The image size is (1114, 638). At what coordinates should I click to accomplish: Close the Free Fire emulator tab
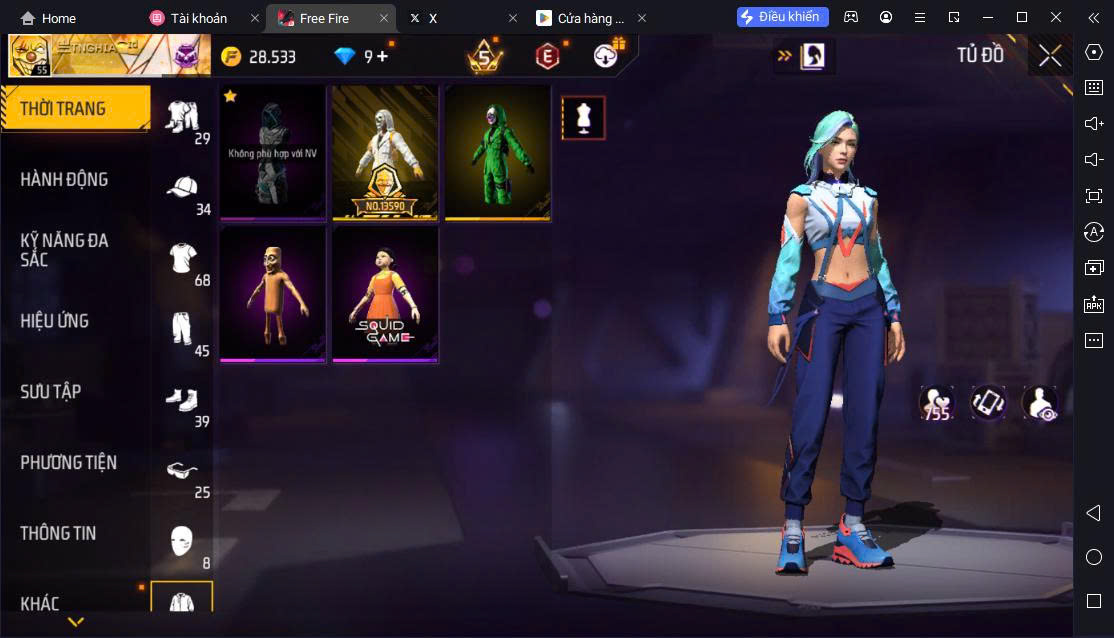click(381, 18)
